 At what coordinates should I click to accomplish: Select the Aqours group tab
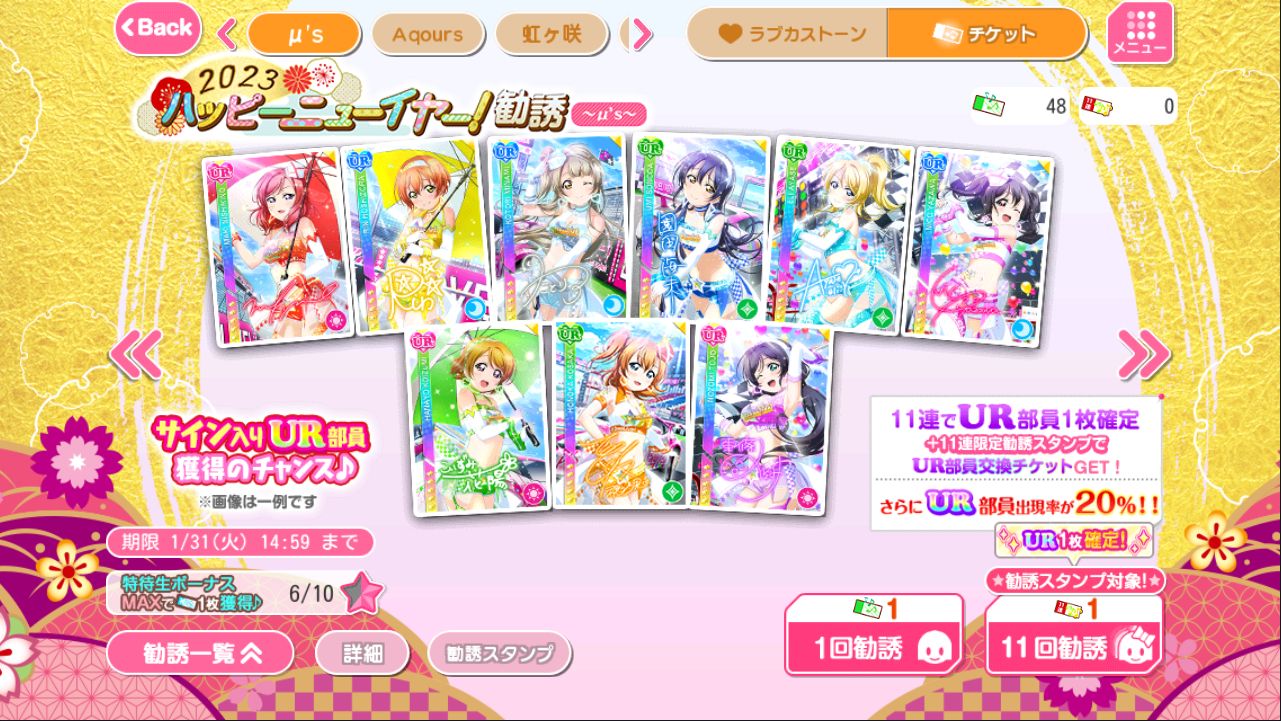[428, 34]
